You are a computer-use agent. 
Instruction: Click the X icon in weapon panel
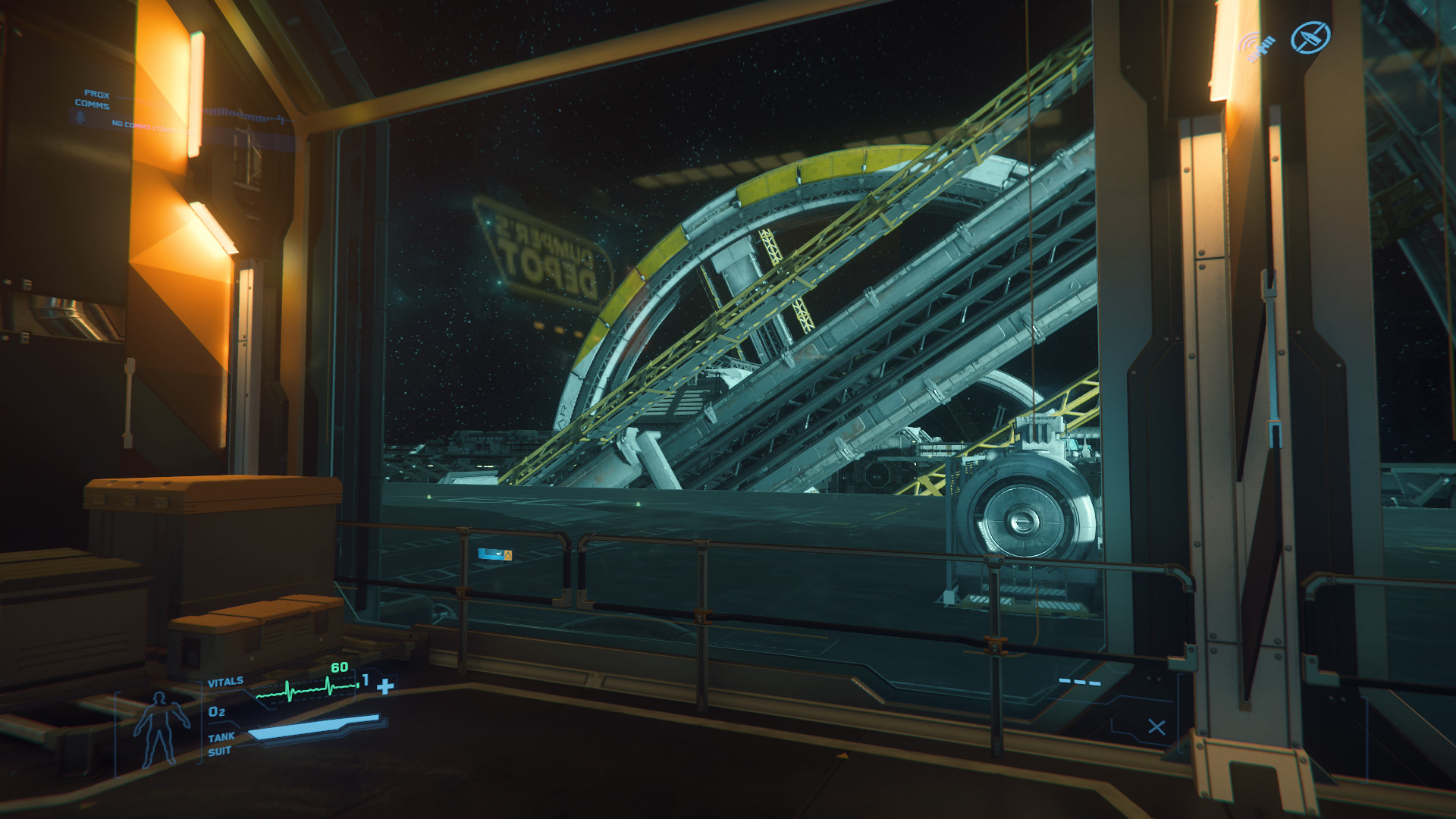coord(1156,727)
